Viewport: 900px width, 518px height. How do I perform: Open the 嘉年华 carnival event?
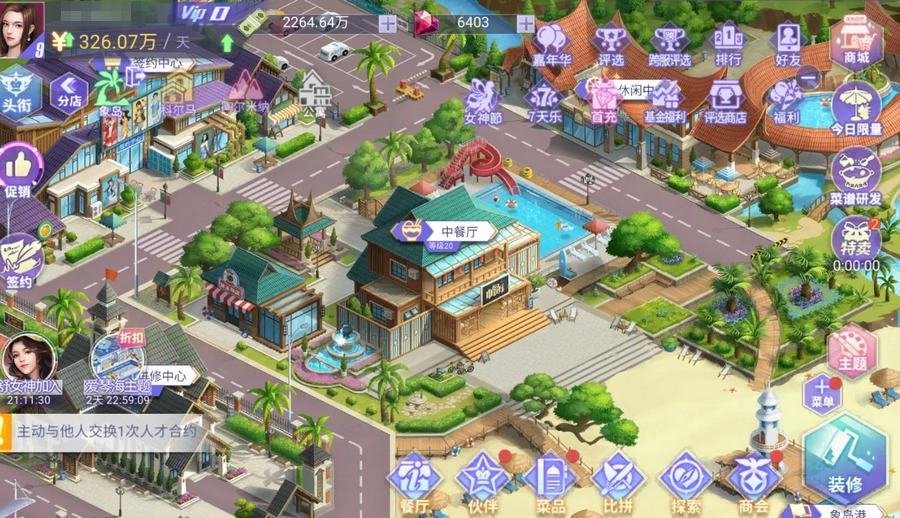550,45
